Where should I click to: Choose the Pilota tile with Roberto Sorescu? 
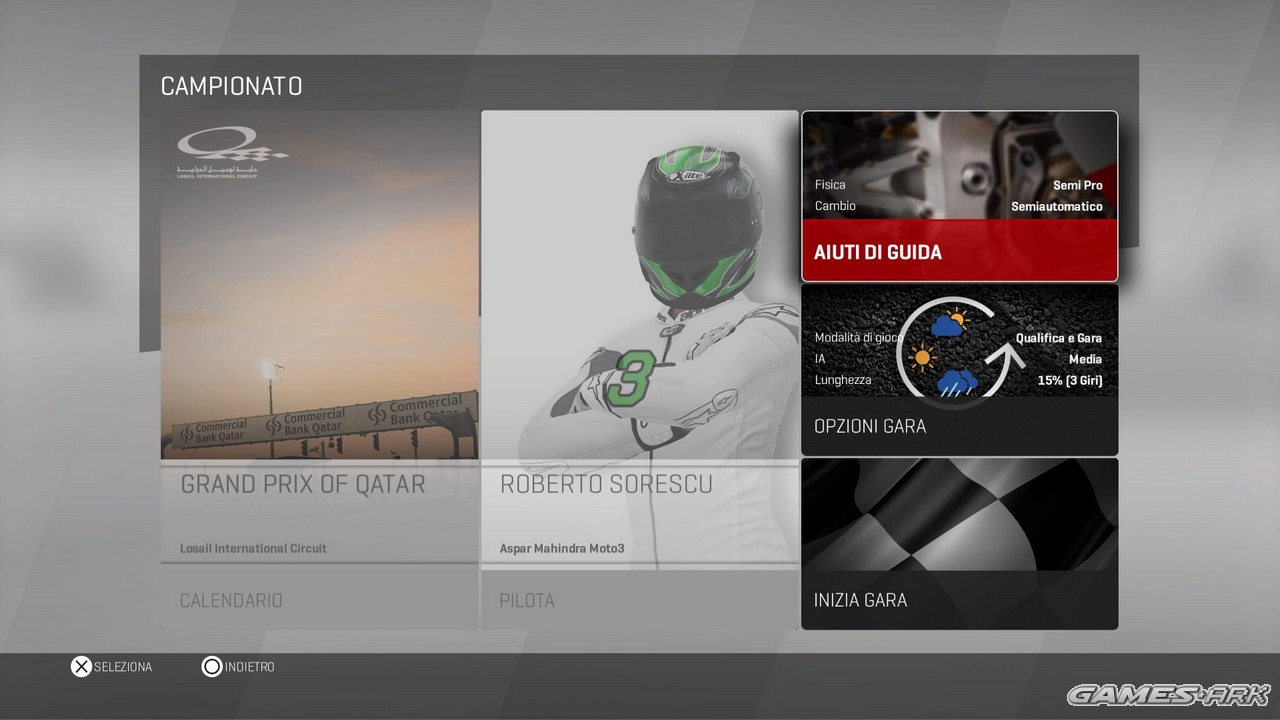pos(639,370)
